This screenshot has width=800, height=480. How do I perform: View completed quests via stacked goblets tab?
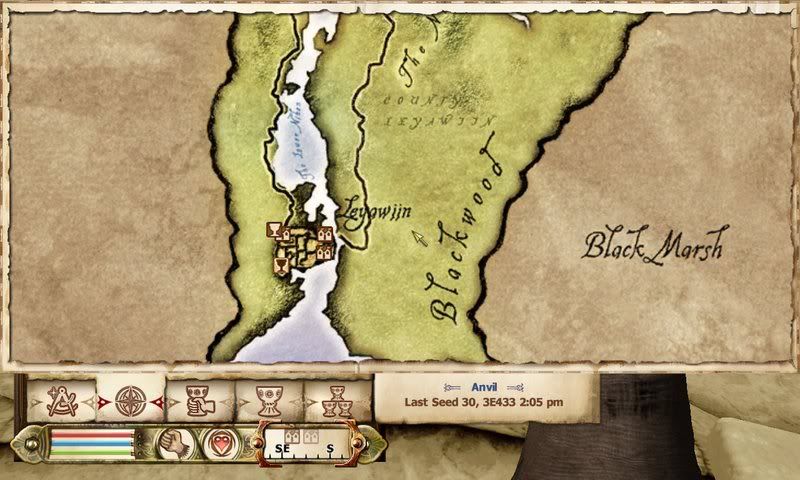click(x=335, y=400)
